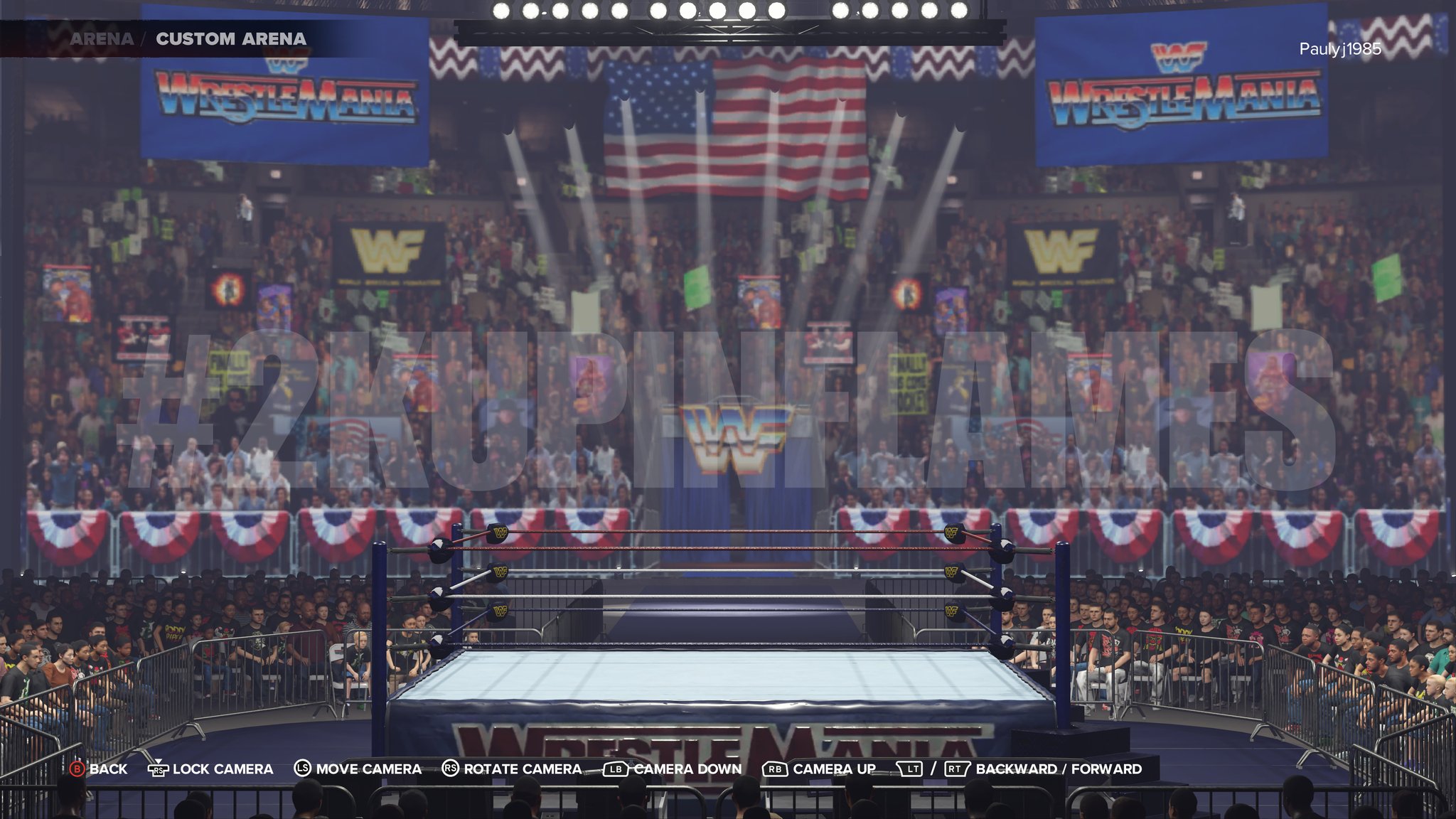Viewport: 1456px width, 819px height.
Task: Click the LOCK CAMERA command label
Action: pos(224,770)
